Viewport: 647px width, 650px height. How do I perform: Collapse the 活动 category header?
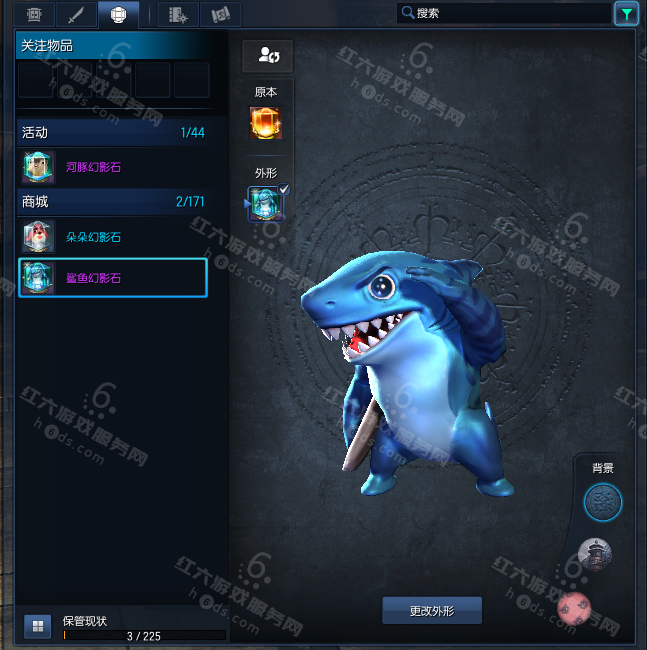(112, 132)
